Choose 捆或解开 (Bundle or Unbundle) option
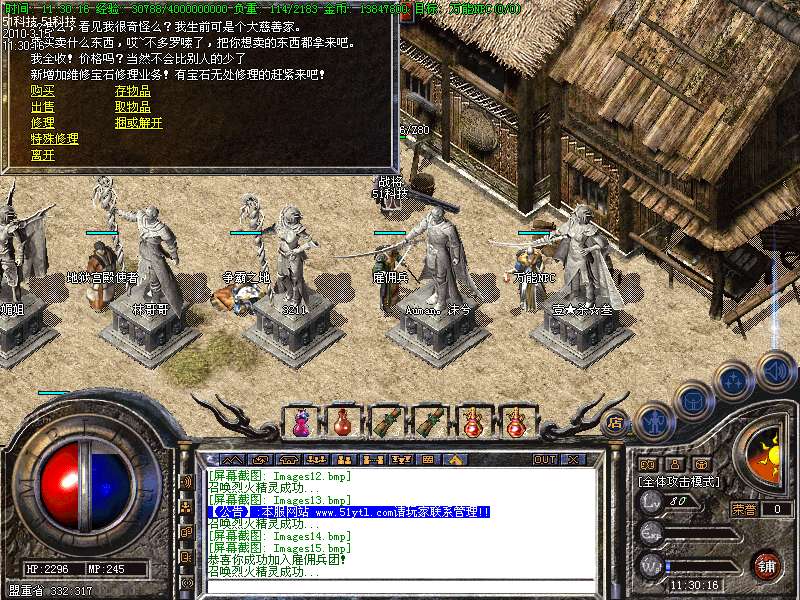Screen dimensions: 800x600 pyautogui.click(x=138, y=123)
